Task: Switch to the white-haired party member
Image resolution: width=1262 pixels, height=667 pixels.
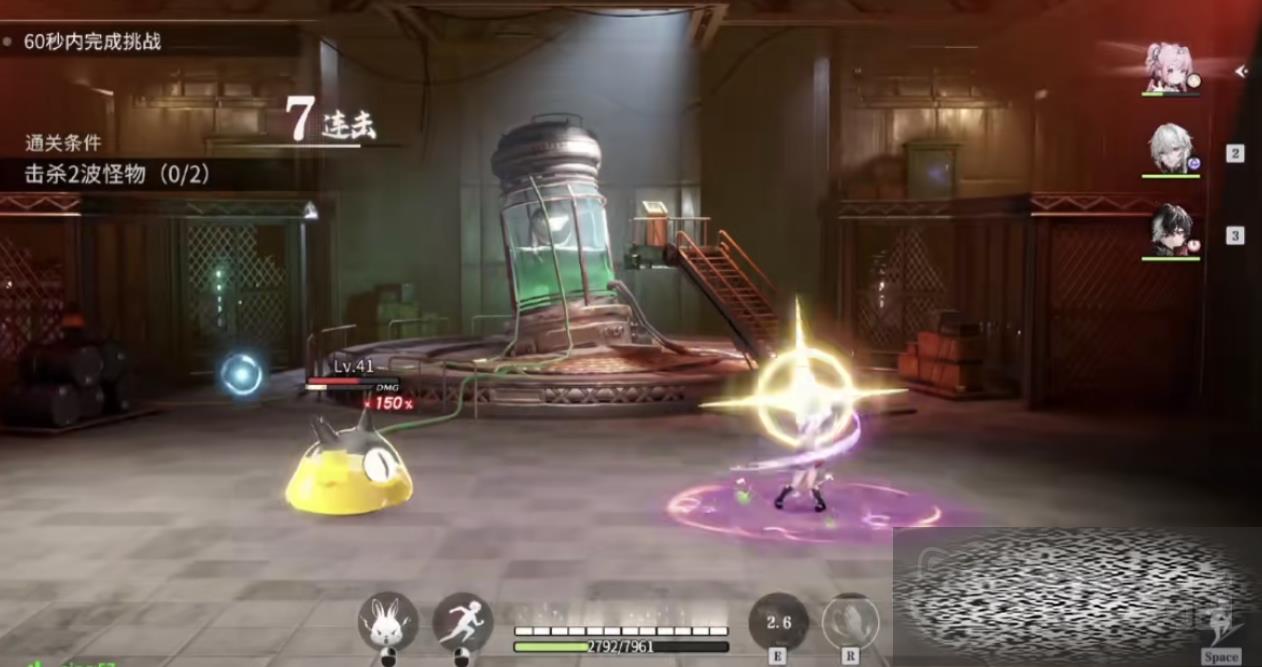Action: tap(1170, 150)
